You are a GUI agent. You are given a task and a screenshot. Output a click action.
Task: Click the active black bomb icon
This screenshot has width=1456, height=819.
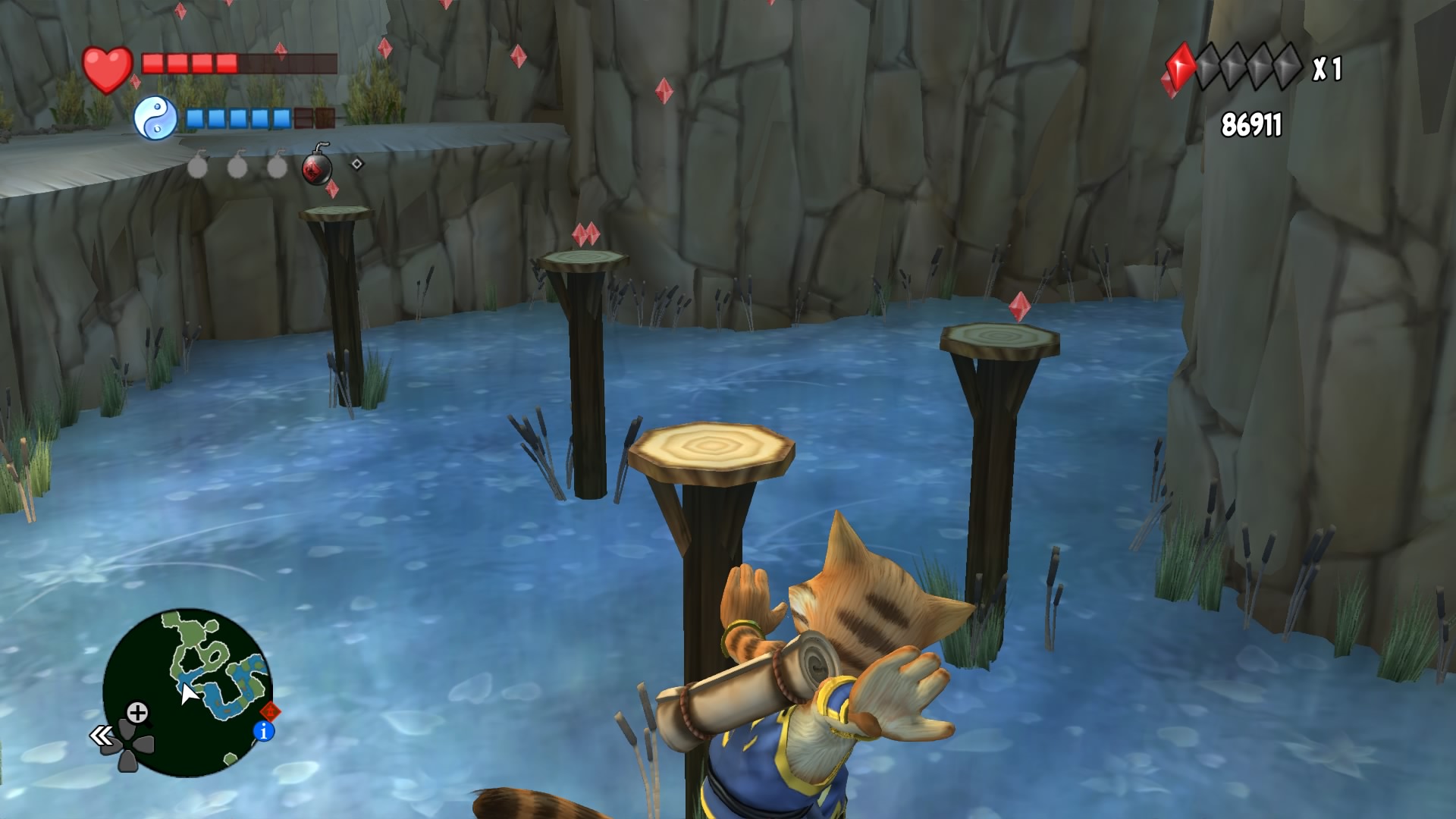click(x=318, y=169)
